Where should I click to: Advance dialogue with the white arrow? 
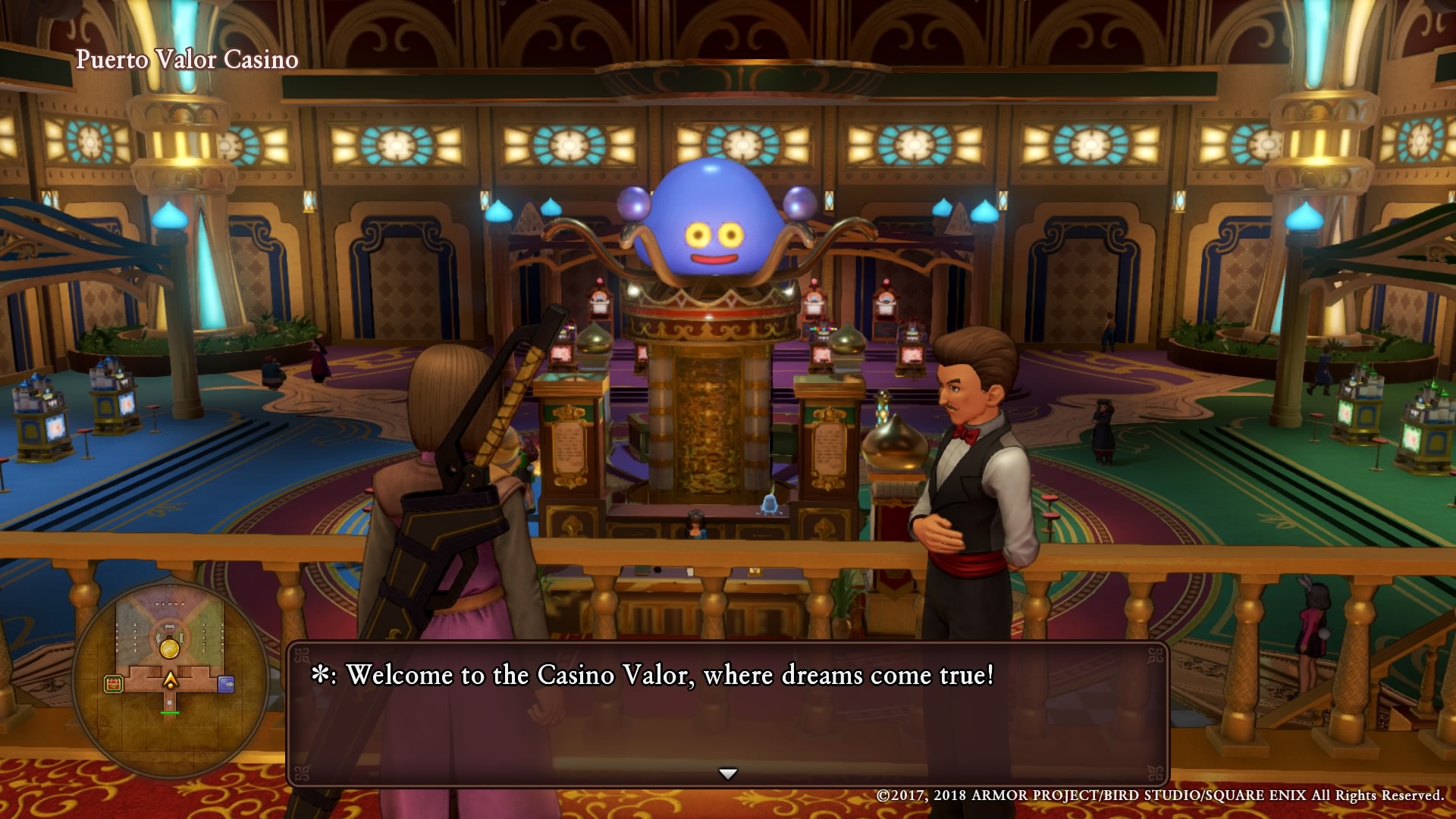point(728,773)
